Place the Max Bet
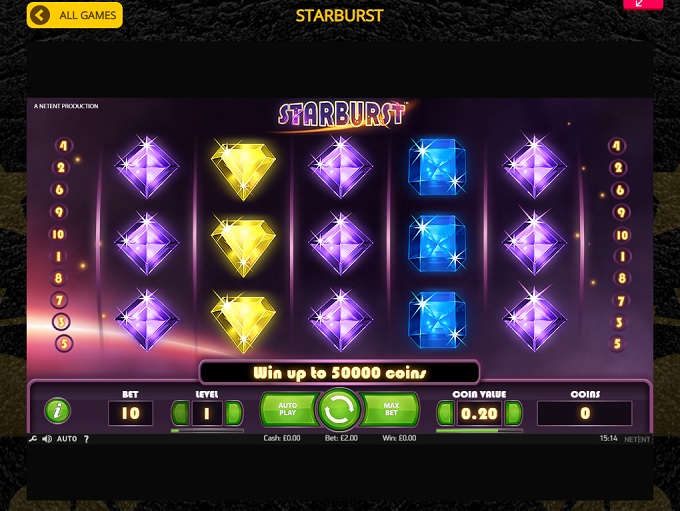The height and width of the screenshot is (511, 680). pyautogui.click(x=390, y=410)
